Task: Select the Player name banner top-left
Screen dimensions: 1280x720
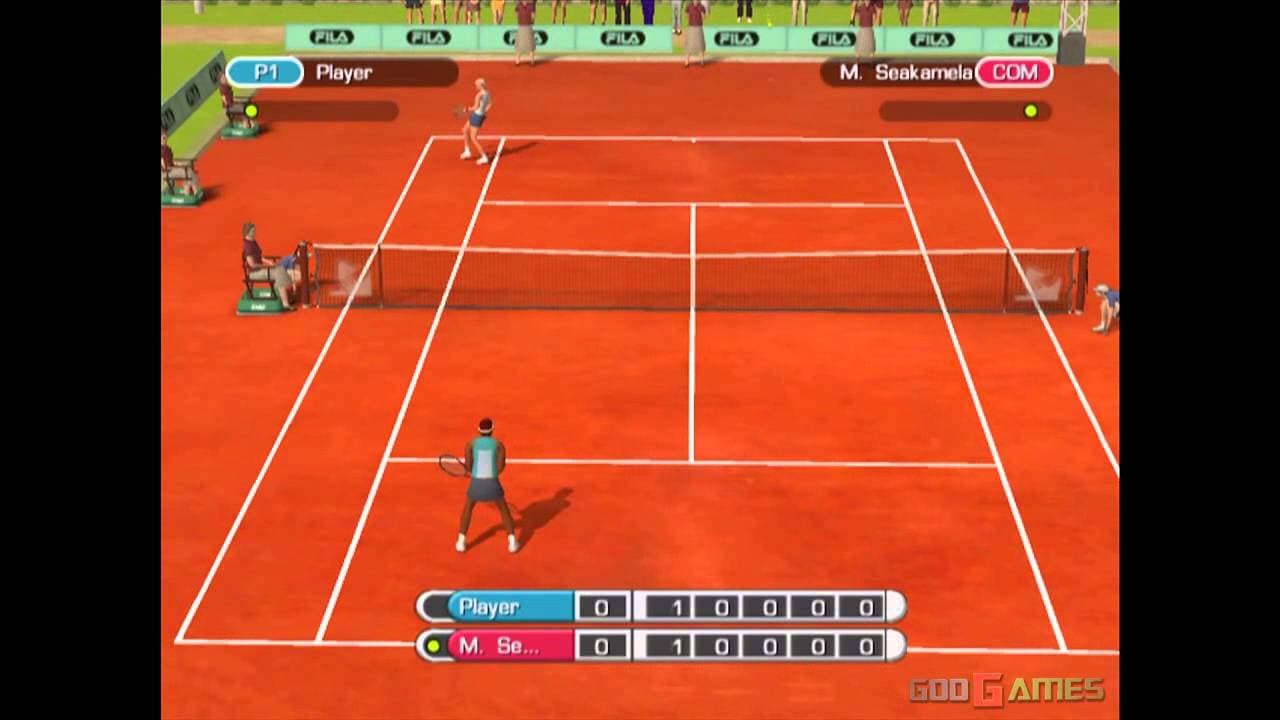Action: pos(344,71)
